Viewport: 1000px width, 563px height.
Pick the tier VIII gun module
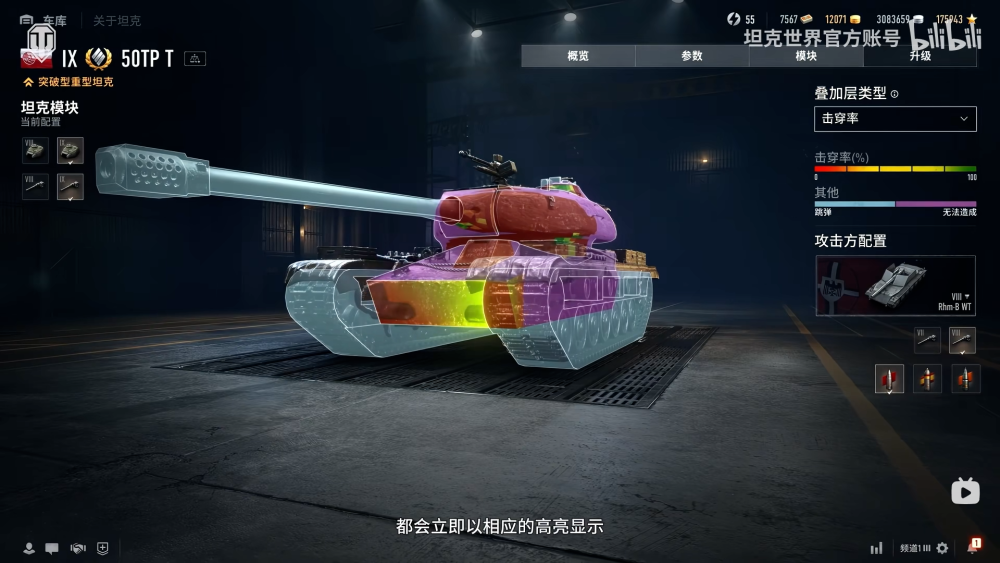click(x=35, y=186)
